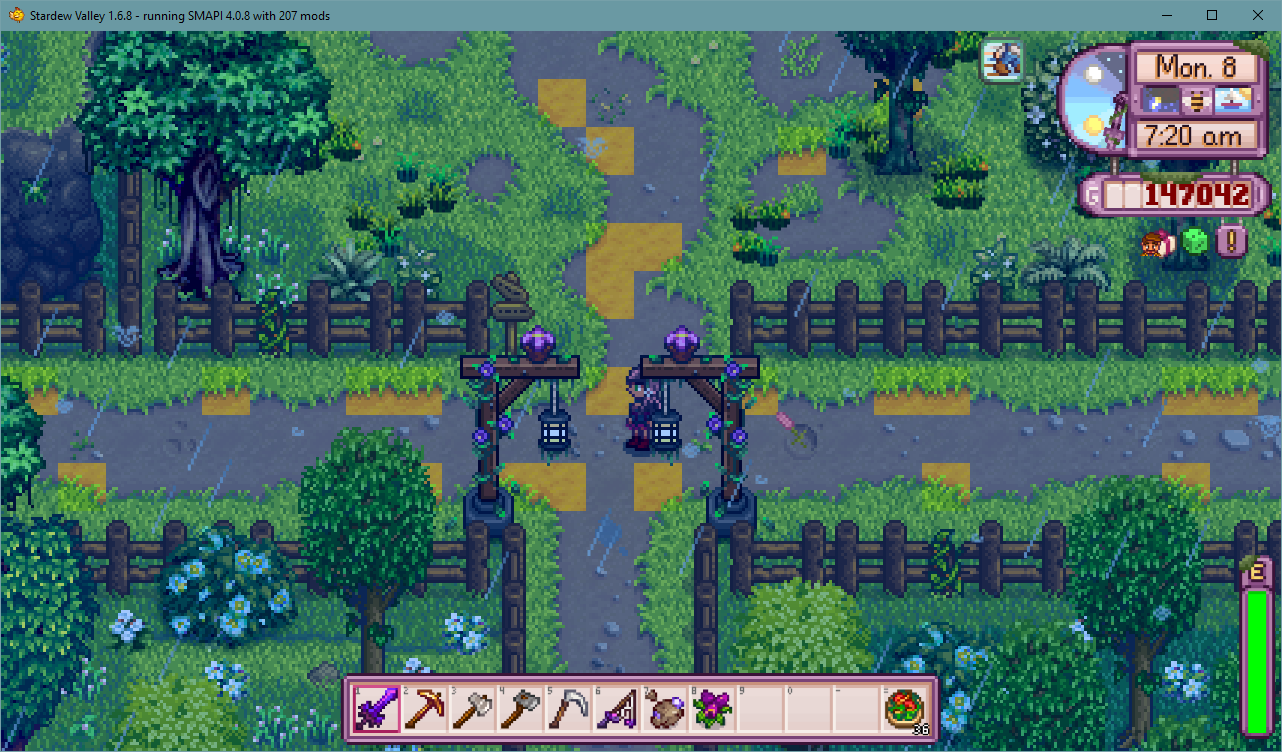The width and height of the screenshot is (1282, 752).
Task: Select the fairy rose flower in slot 8
Action: tap(711, 708)
